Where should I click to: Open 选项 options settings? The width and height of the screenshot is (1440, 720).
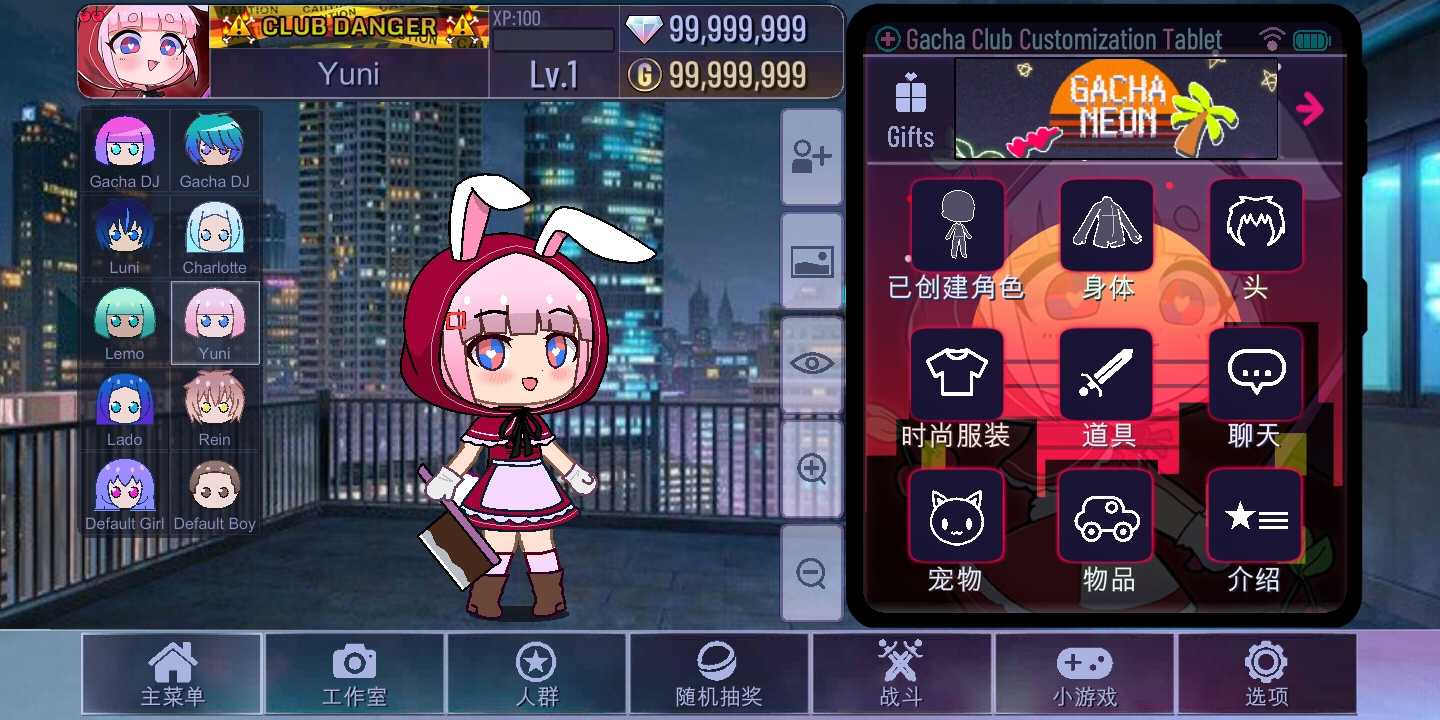click(1267, 674)
